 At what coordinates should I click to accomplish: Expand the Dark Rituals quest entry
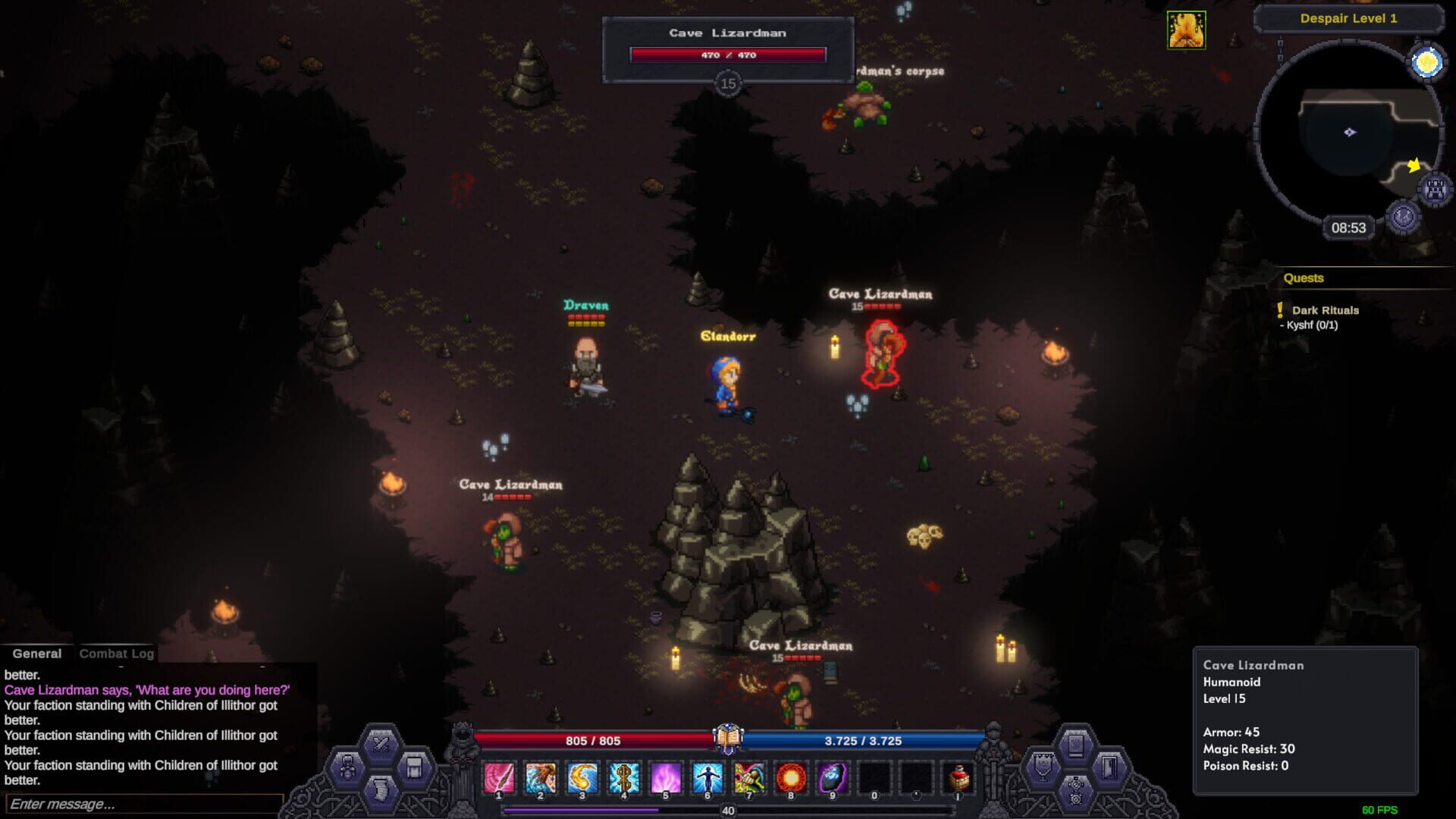coord(1326,310)
